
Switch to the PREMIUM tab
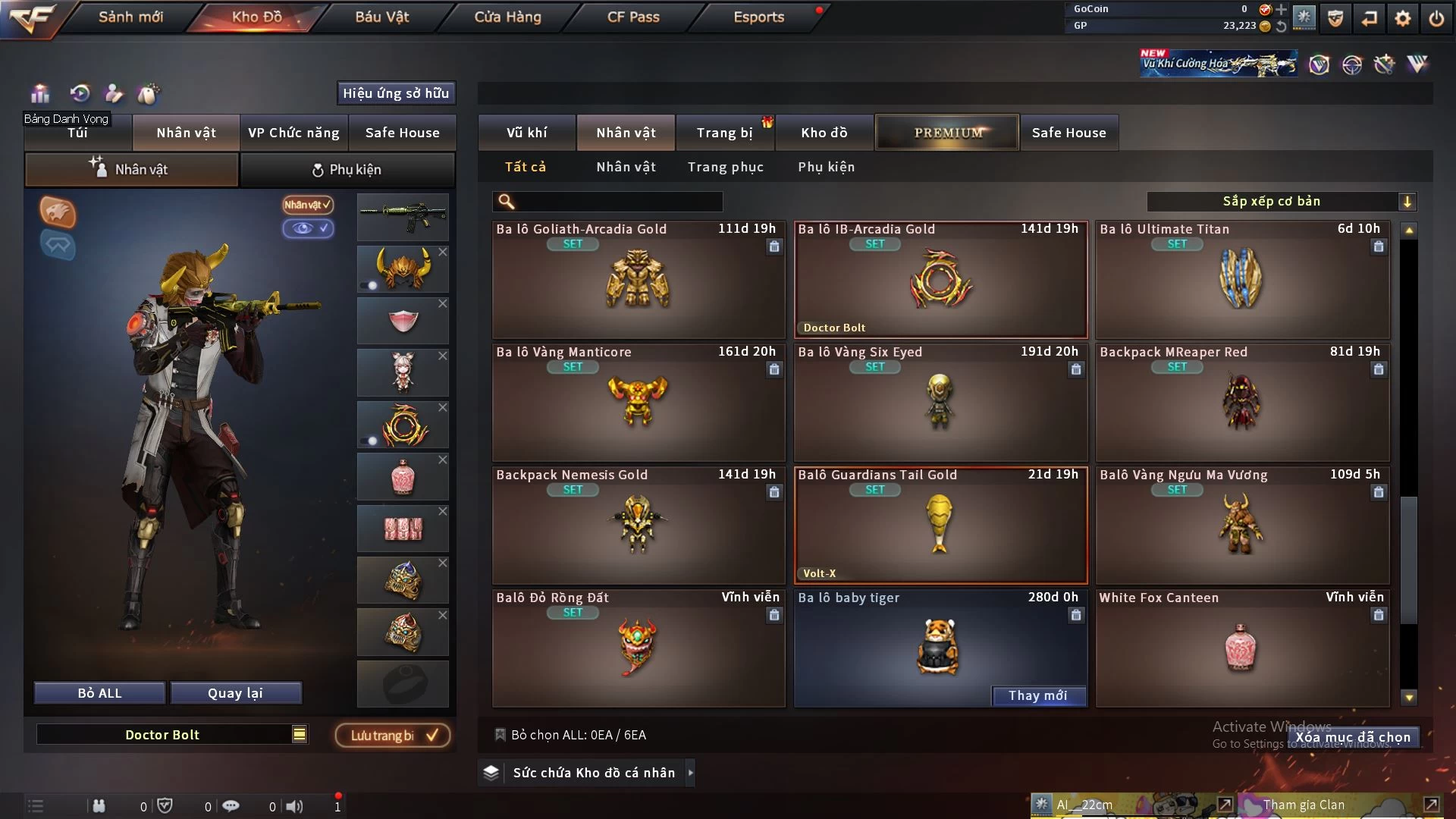click(x=948, y=133)
